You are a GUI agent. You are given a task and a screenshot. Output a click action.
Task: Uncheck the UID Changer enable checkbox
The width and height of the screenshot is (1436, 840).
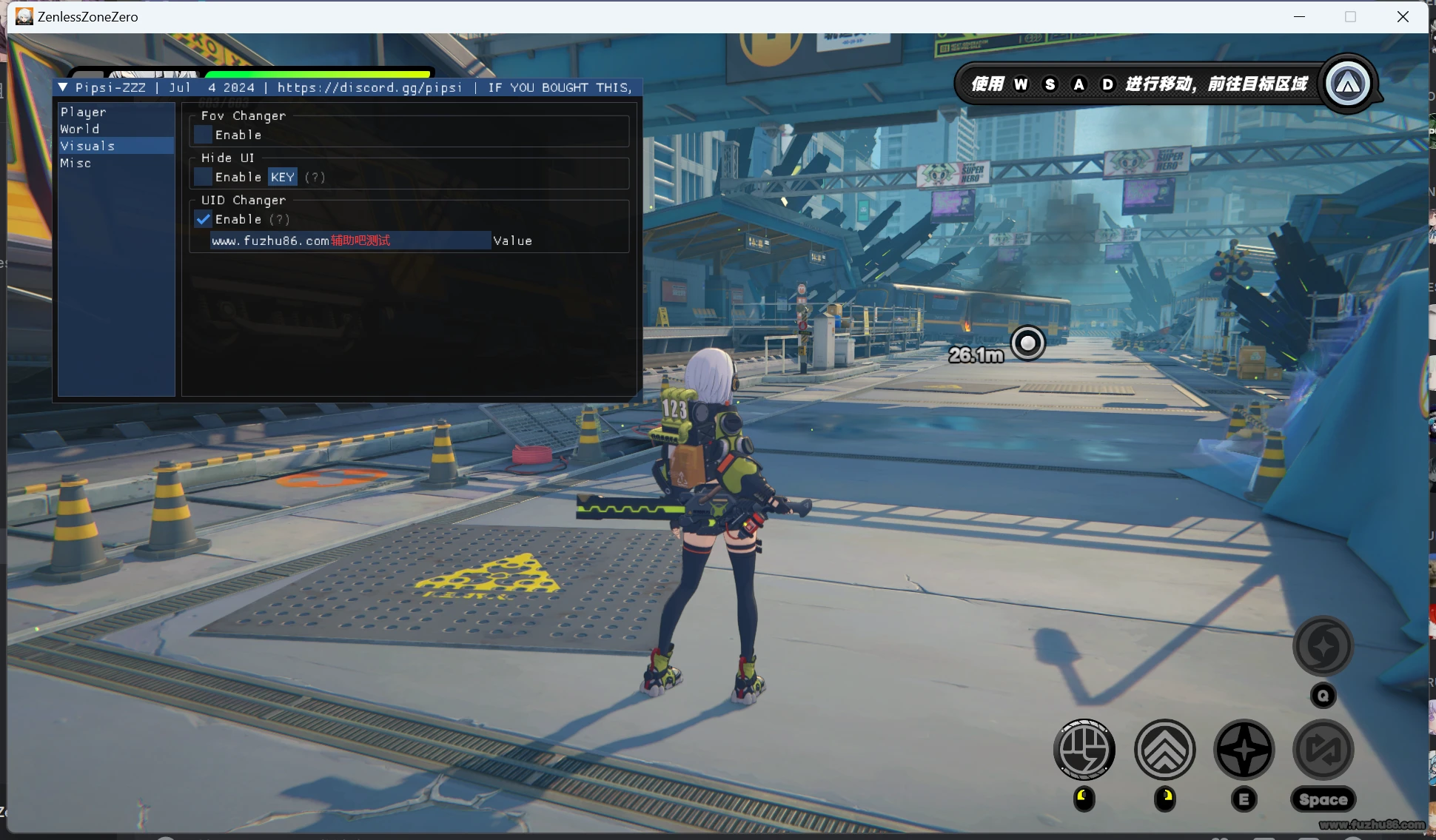(x=203, y=219)
